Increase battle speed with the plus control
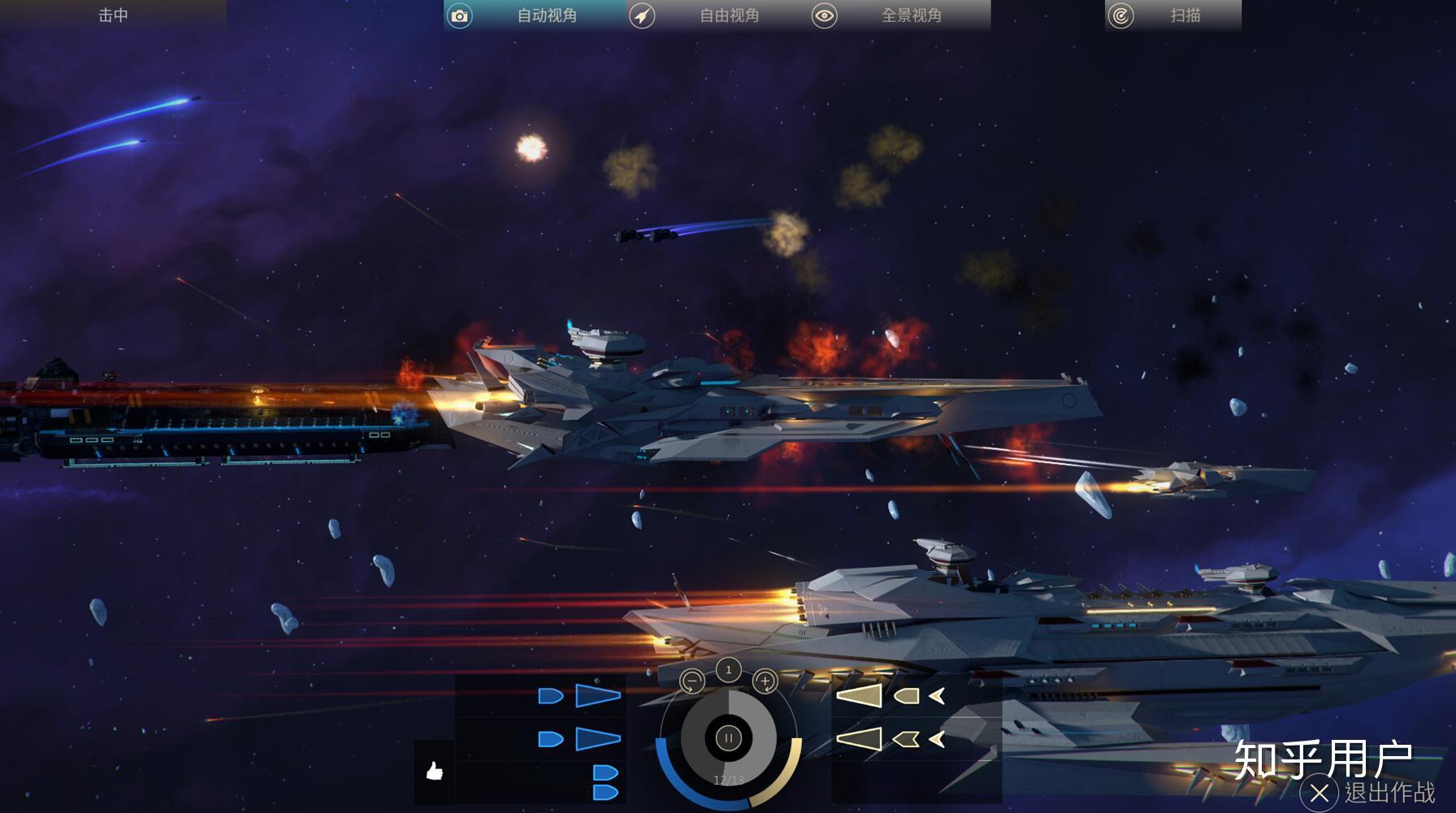1456x813 pixels. point(765,681)
